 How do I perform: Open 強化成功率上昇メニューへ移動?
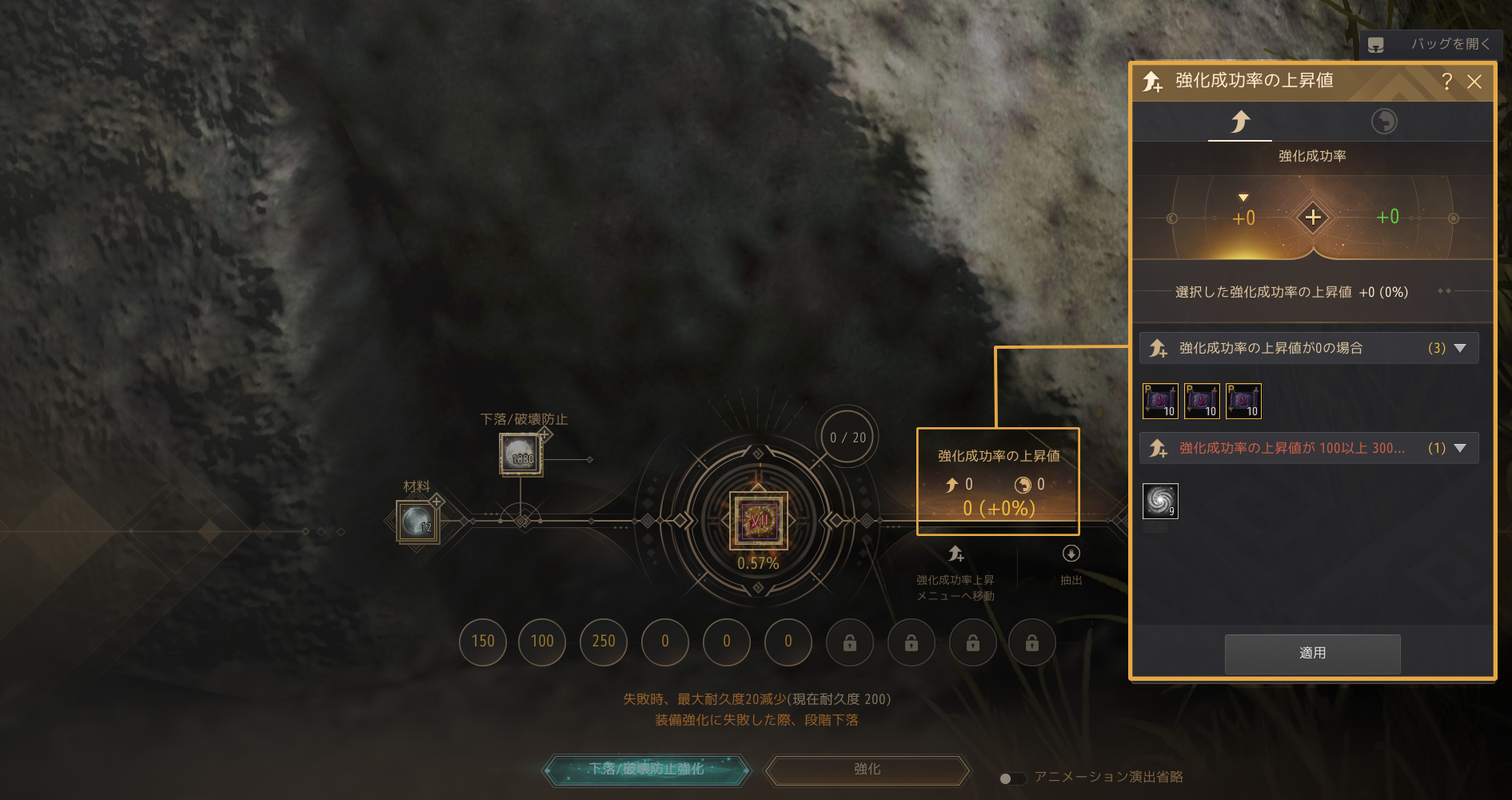955,554
